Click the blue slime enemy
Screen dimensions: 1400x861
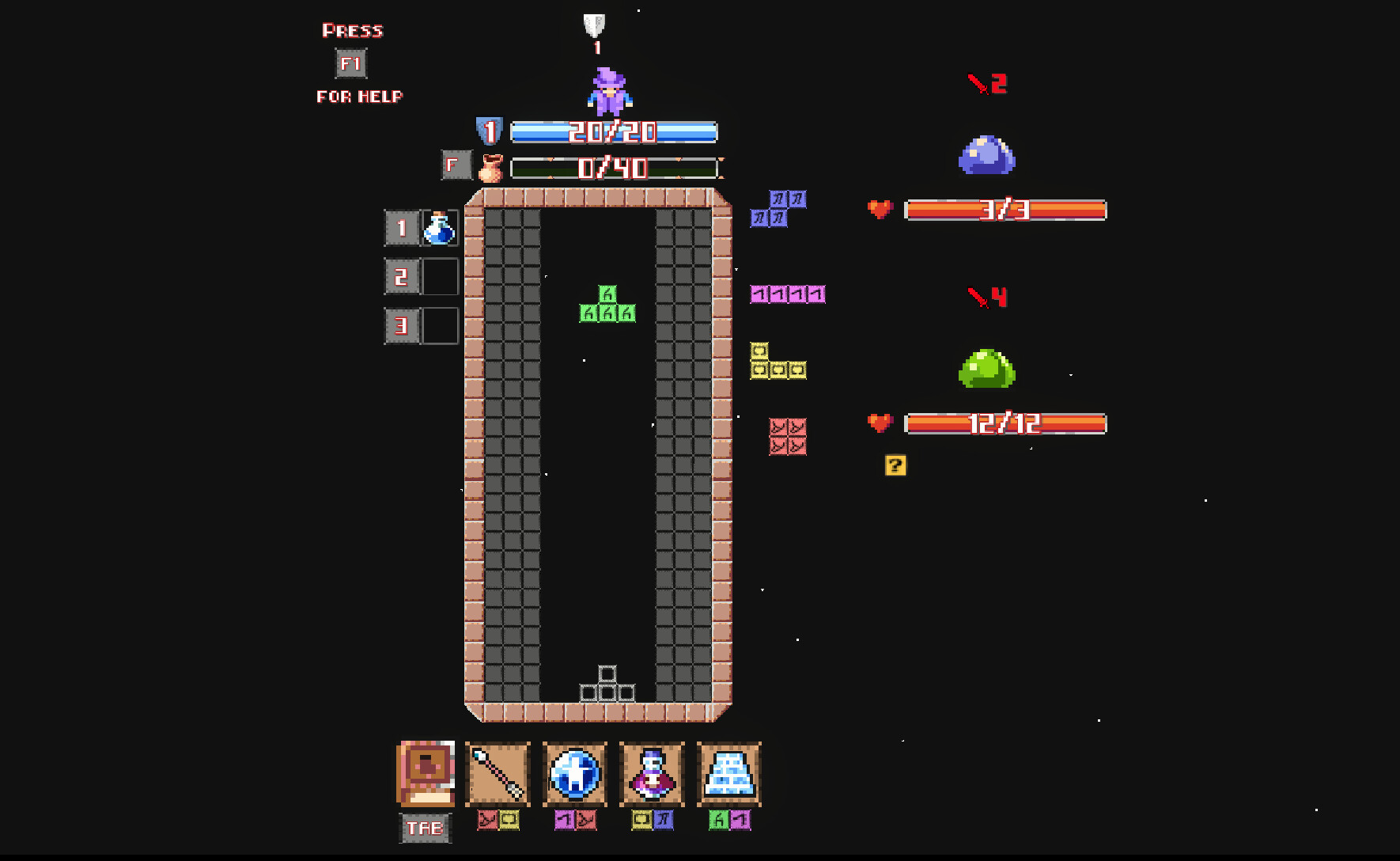point(986,156)
